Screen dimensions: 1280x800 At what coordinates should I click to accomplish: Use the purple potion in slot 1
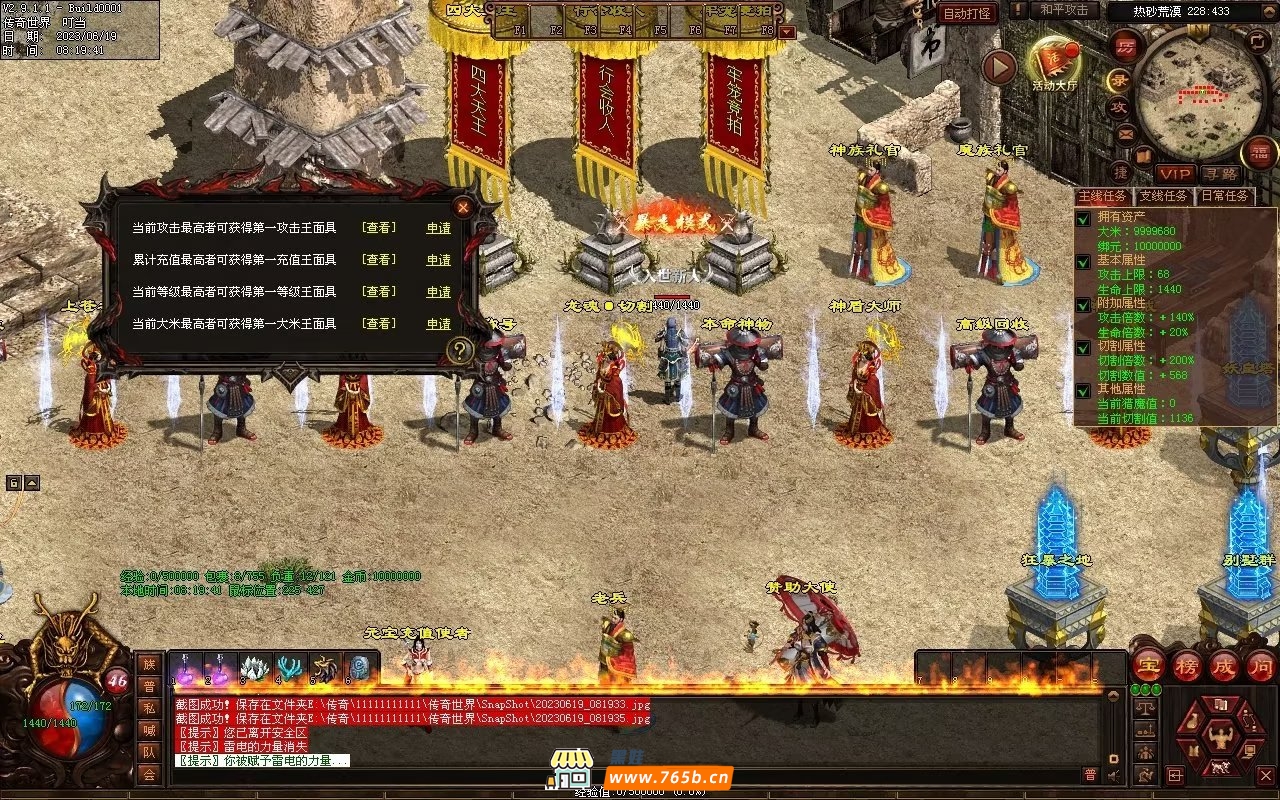pos(187,668)
